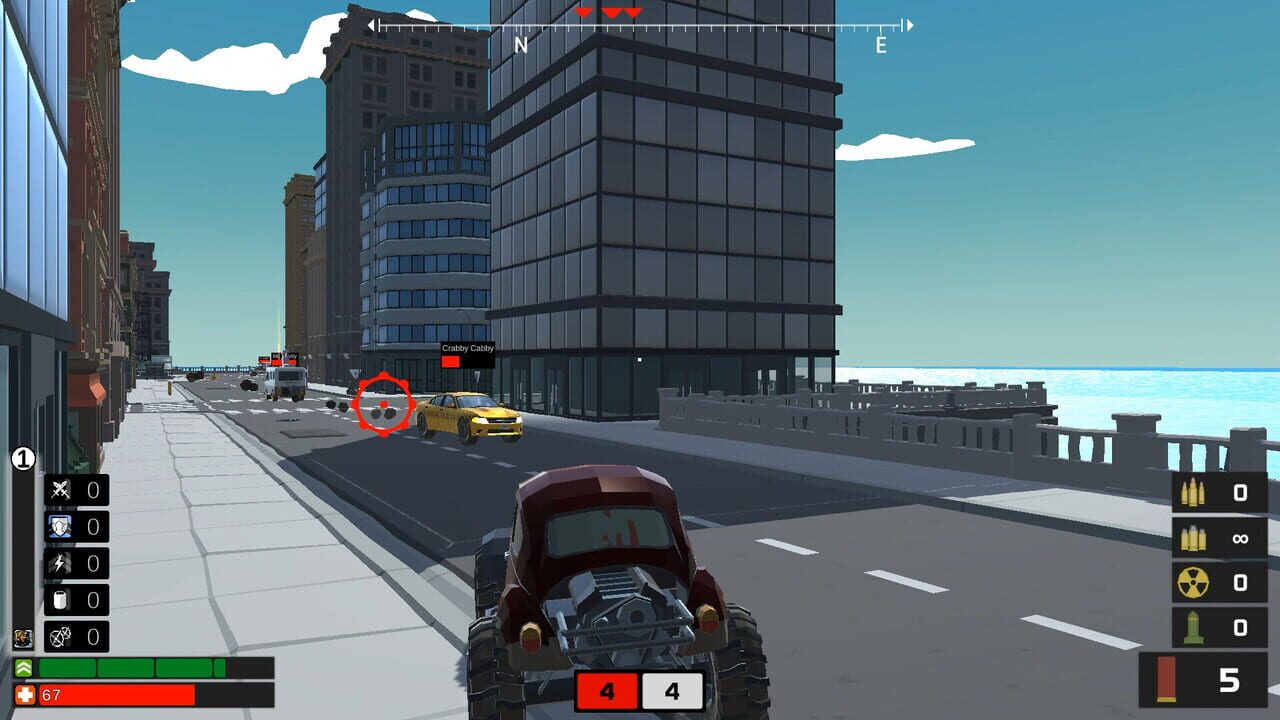Toggle the green double-chevron experience indicator
1280x720 pixels.
[23, 667]
